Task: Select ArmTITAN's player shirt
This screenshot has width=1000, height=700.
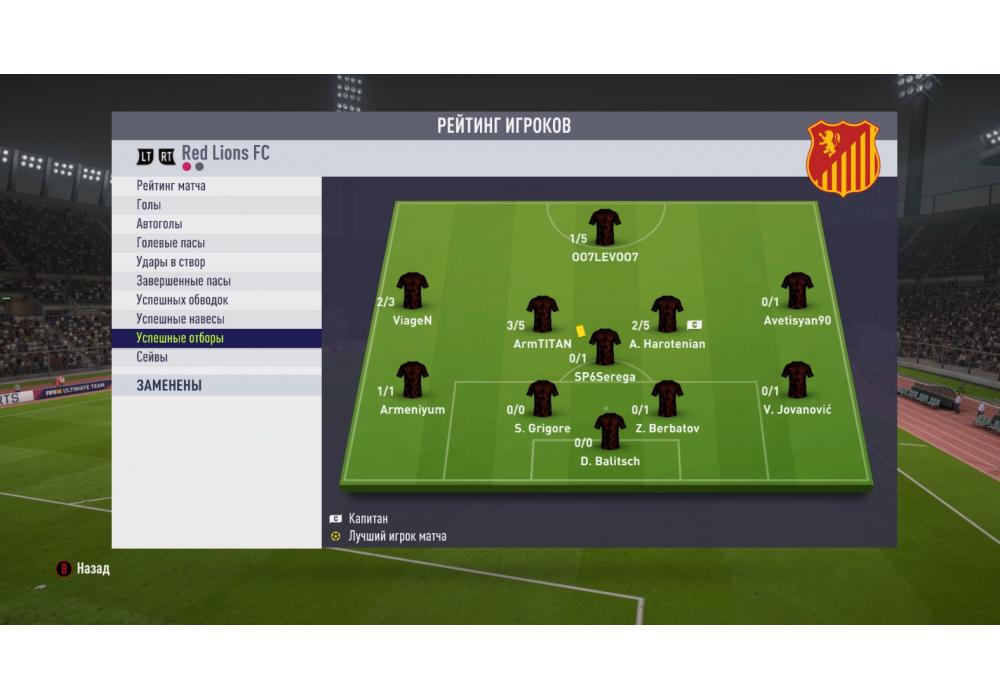Action: (542, 314)
